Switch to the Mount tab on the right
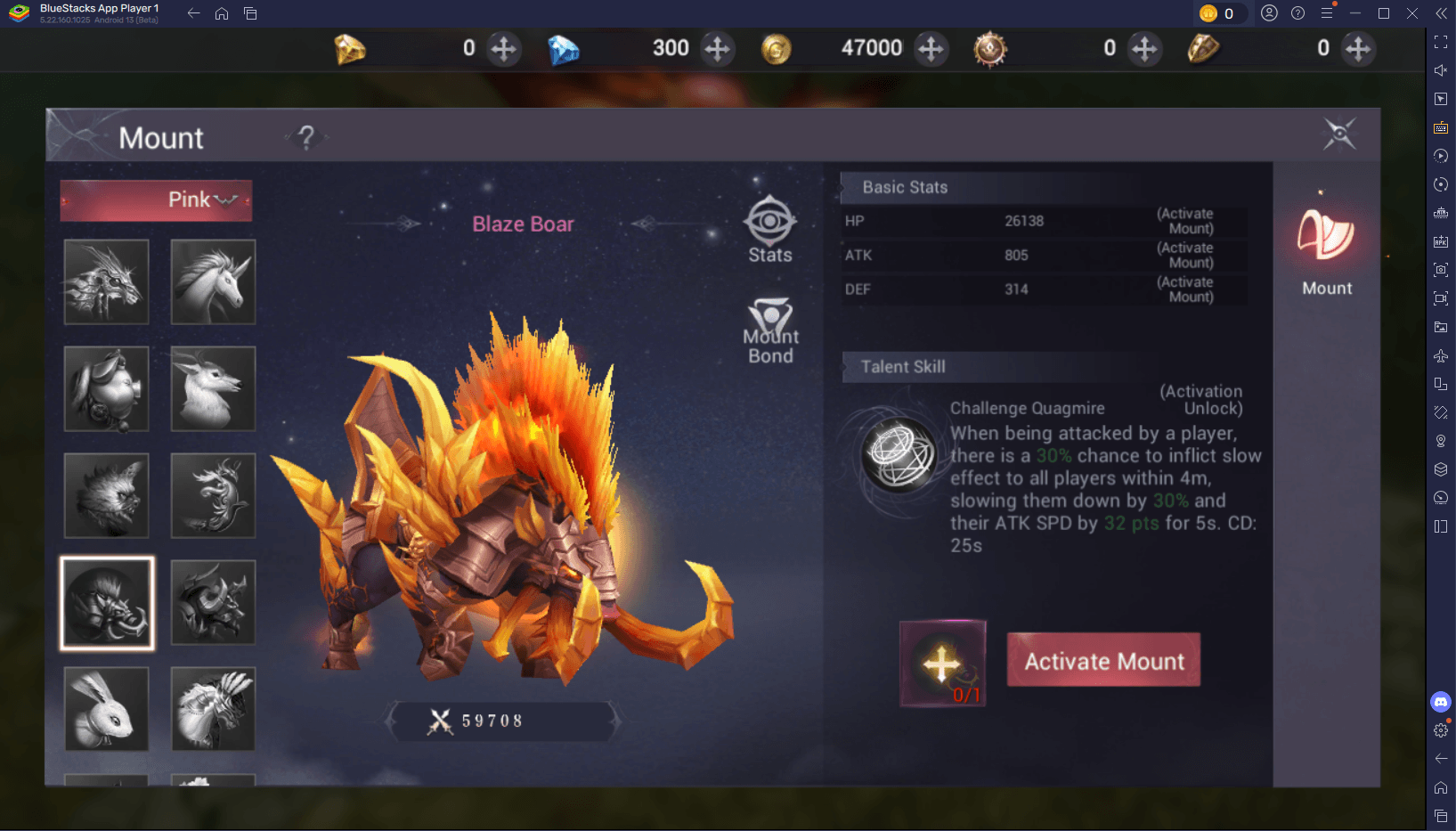This screenshot has height=831, width=1456. (x=1326, y=249)
